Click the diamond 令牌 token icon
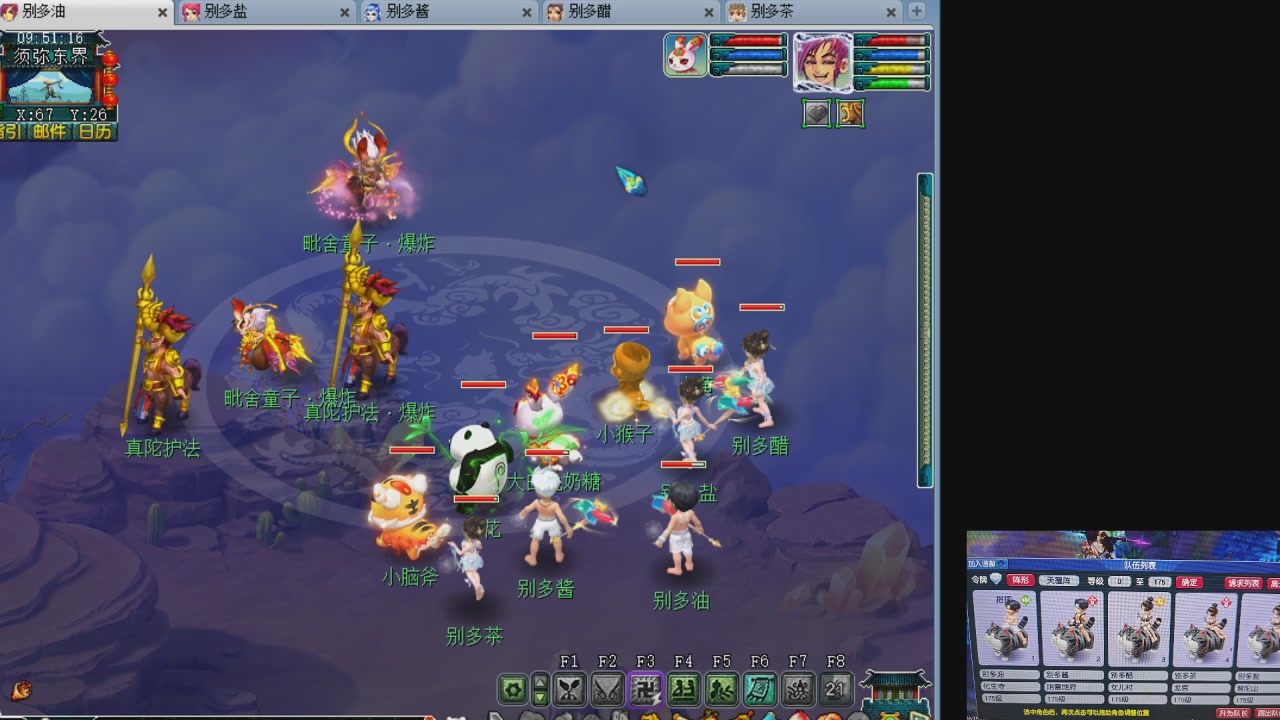Image resolution: width=1280 pixels, height=720 pixels. (995, 579)
